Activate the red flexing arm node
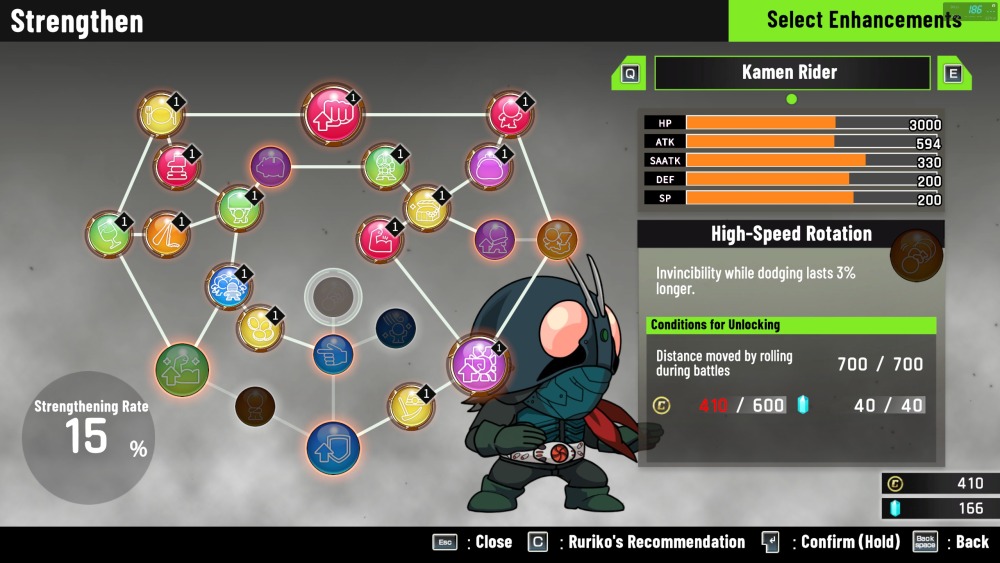Image resolution: width=1000 pixels, height=563 pixels. 379,240
